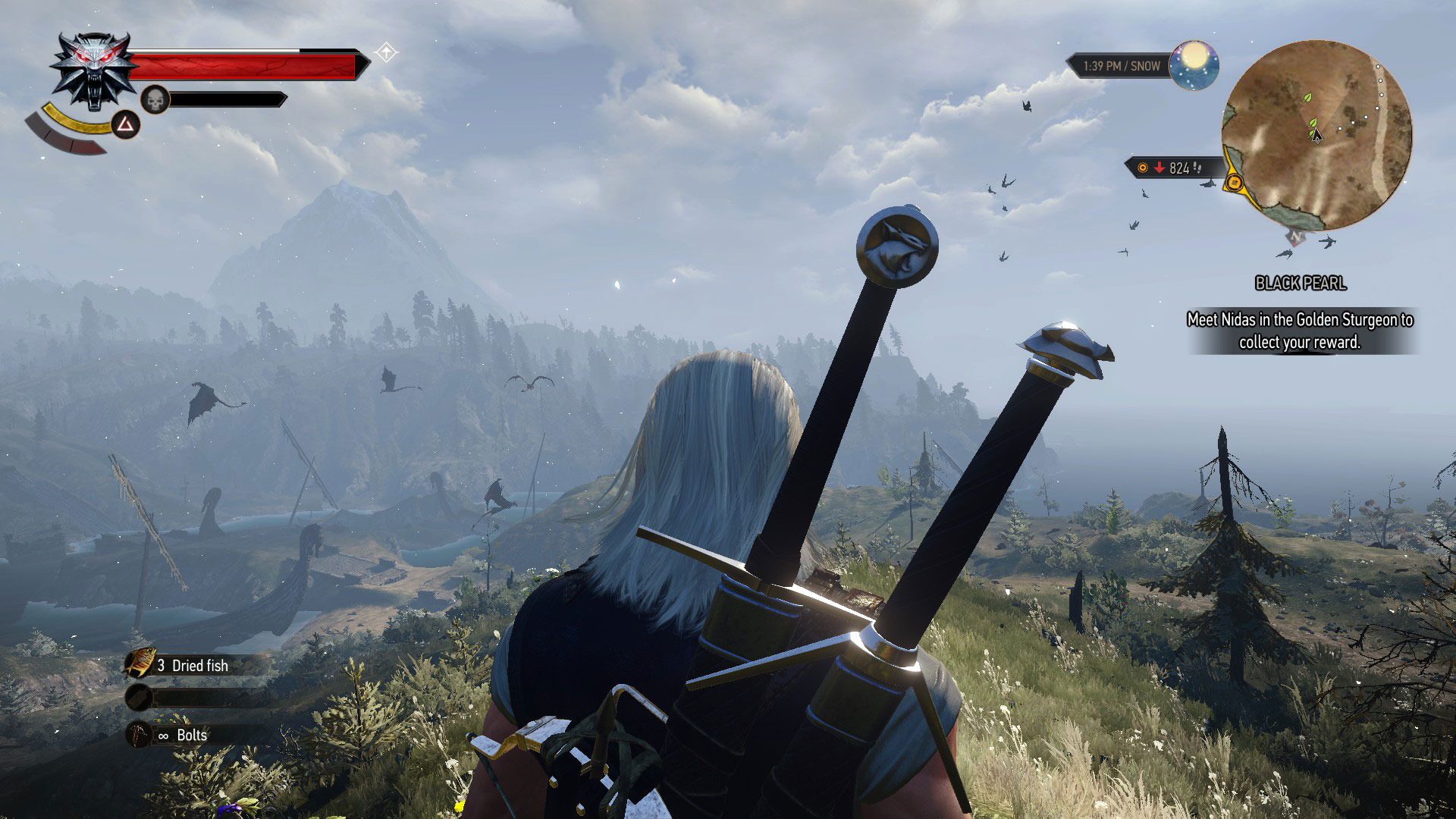Screen dimensions: 1456x819
Task: Click the footprints icon after the 824 value
Action: coord(1199,168)
